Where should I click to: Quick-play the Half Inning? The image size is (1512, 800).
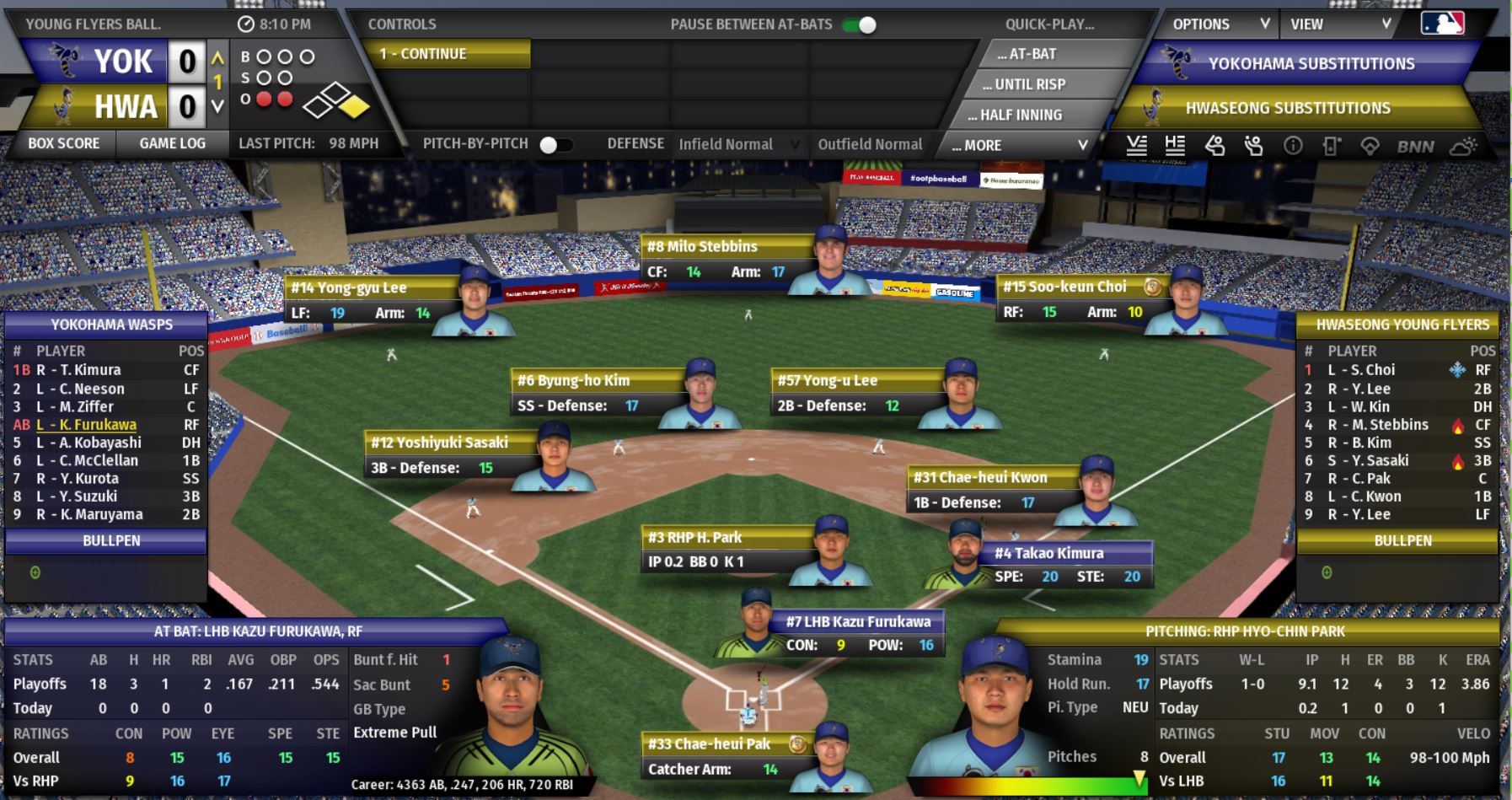pos(1015,115)
